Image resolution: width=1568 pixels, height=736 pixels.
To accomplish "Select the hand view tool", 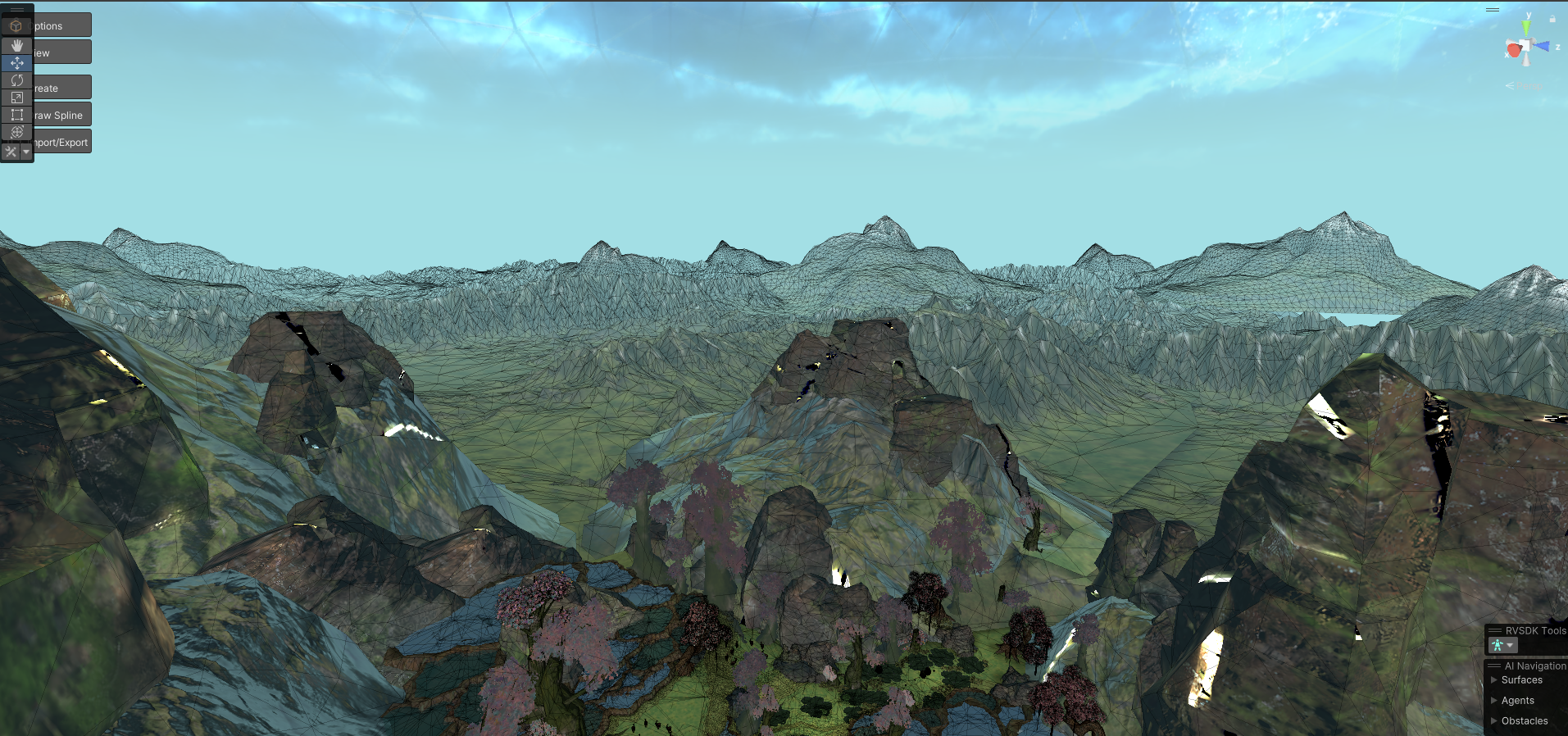I will [16, 45].
